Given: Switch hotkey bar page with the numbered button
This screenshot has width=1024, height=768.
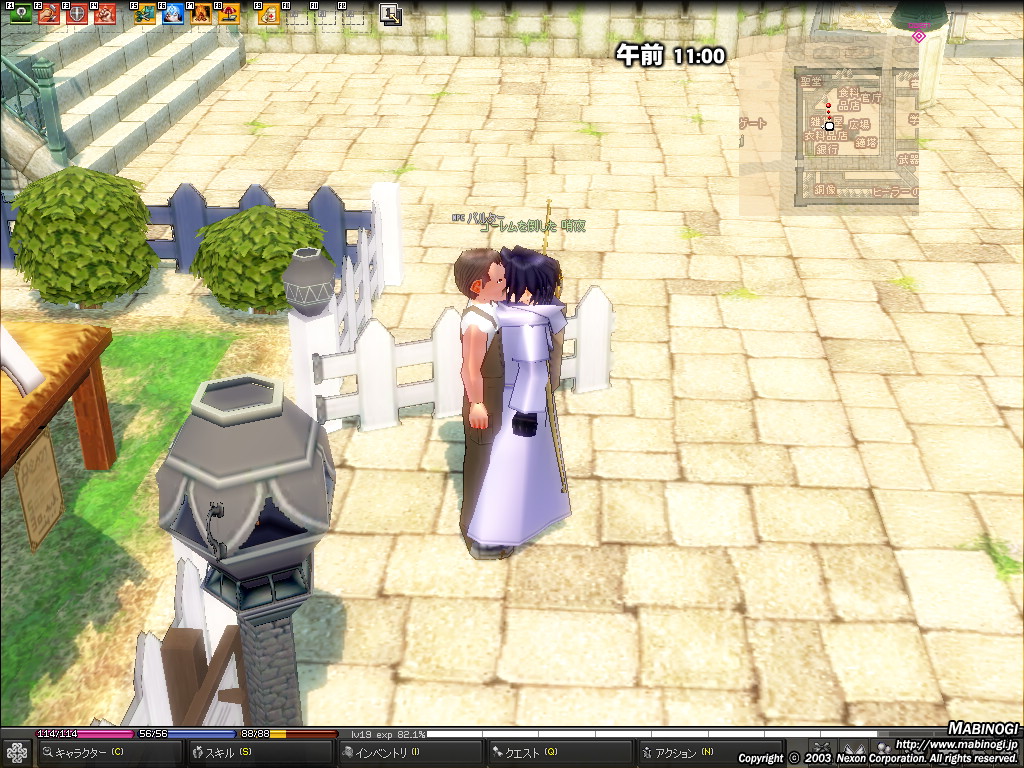Looking at the screenshot, I should coord(390,14).
